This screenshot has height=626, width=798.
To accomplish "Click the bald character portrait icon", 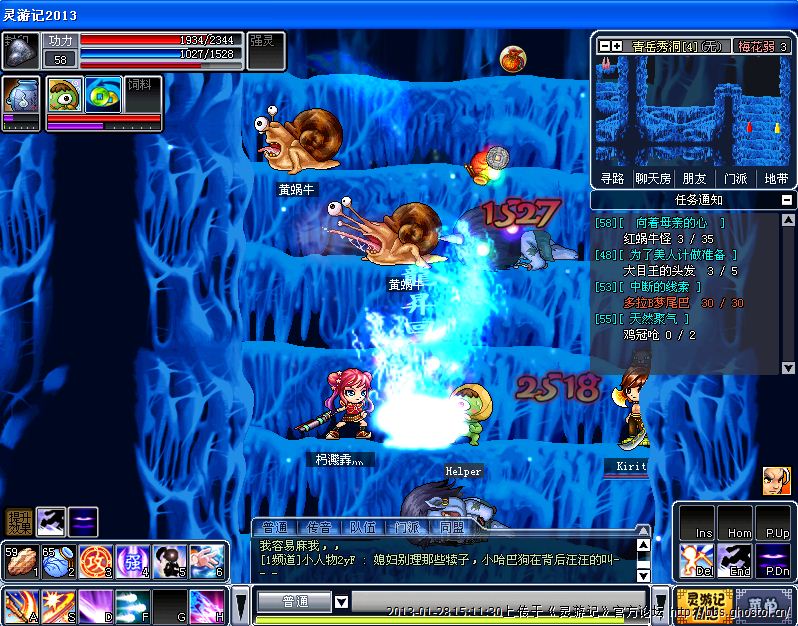I will pos(776,480).
